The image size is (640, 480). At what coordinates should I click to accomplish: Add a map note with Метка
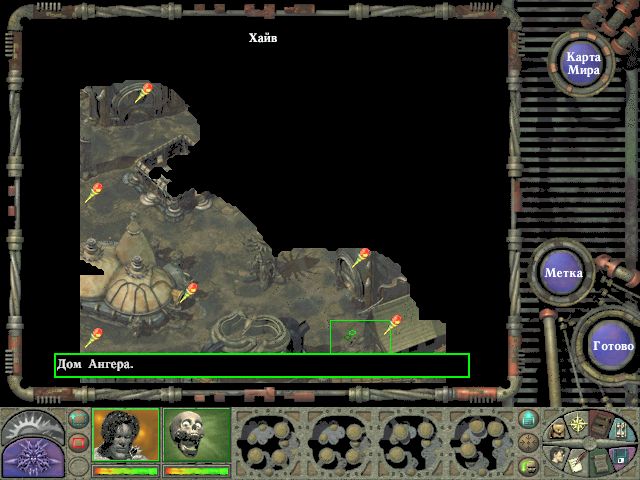coord(564,272)
